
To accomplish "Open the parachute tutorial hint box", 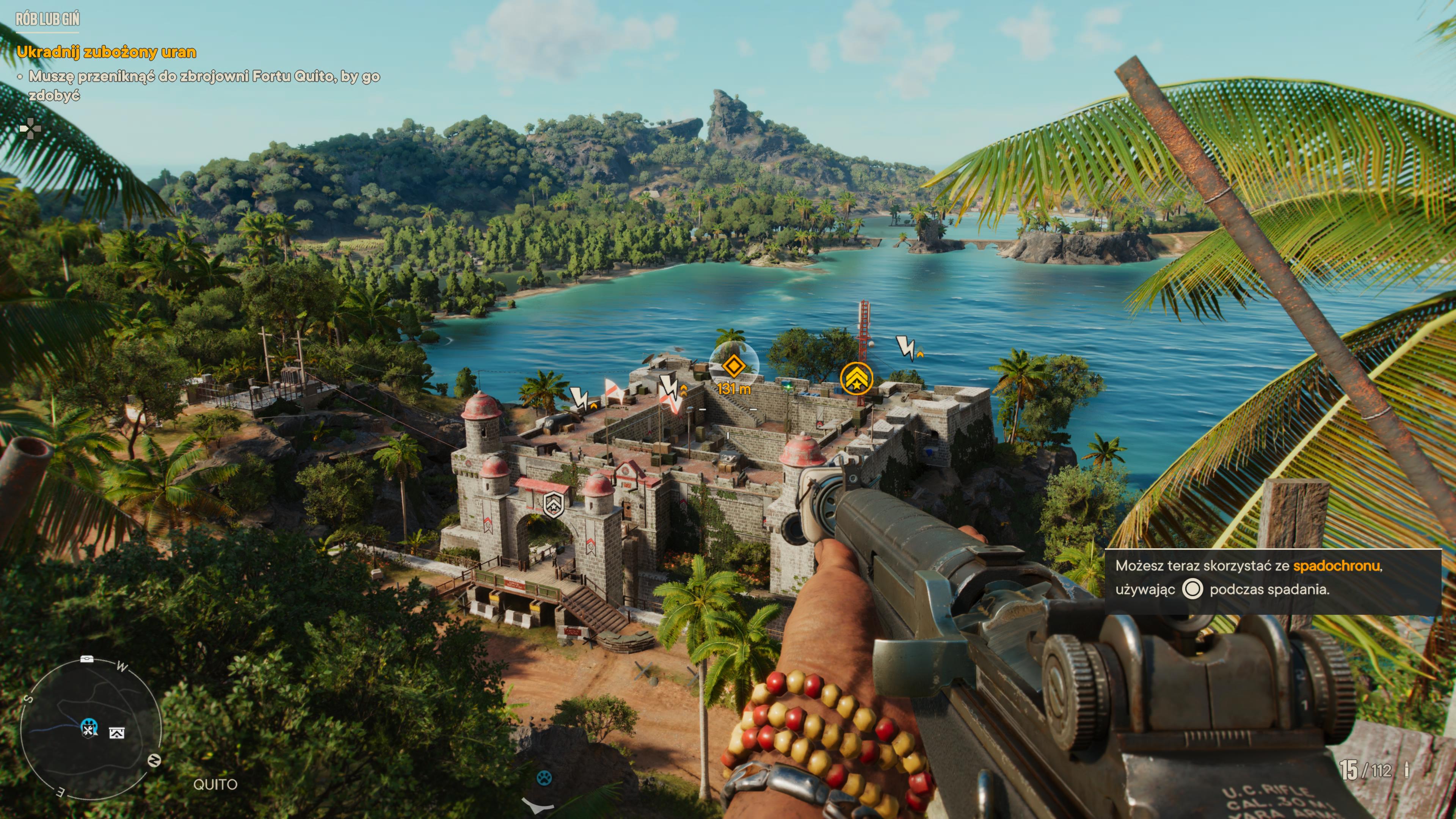I will coord(1272,582).
